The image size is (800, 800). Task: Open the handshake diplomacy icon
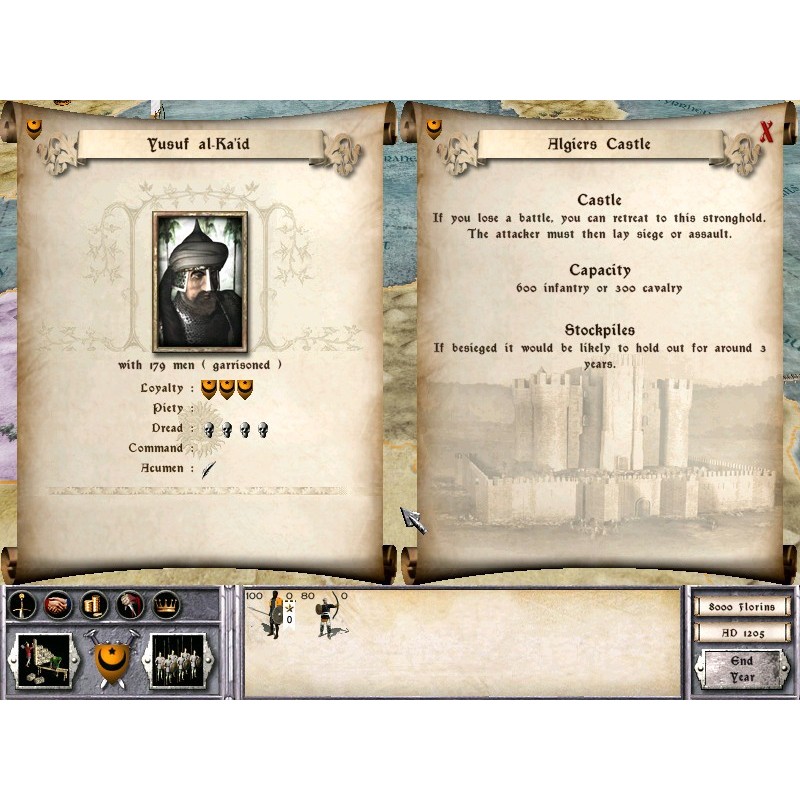58,605
